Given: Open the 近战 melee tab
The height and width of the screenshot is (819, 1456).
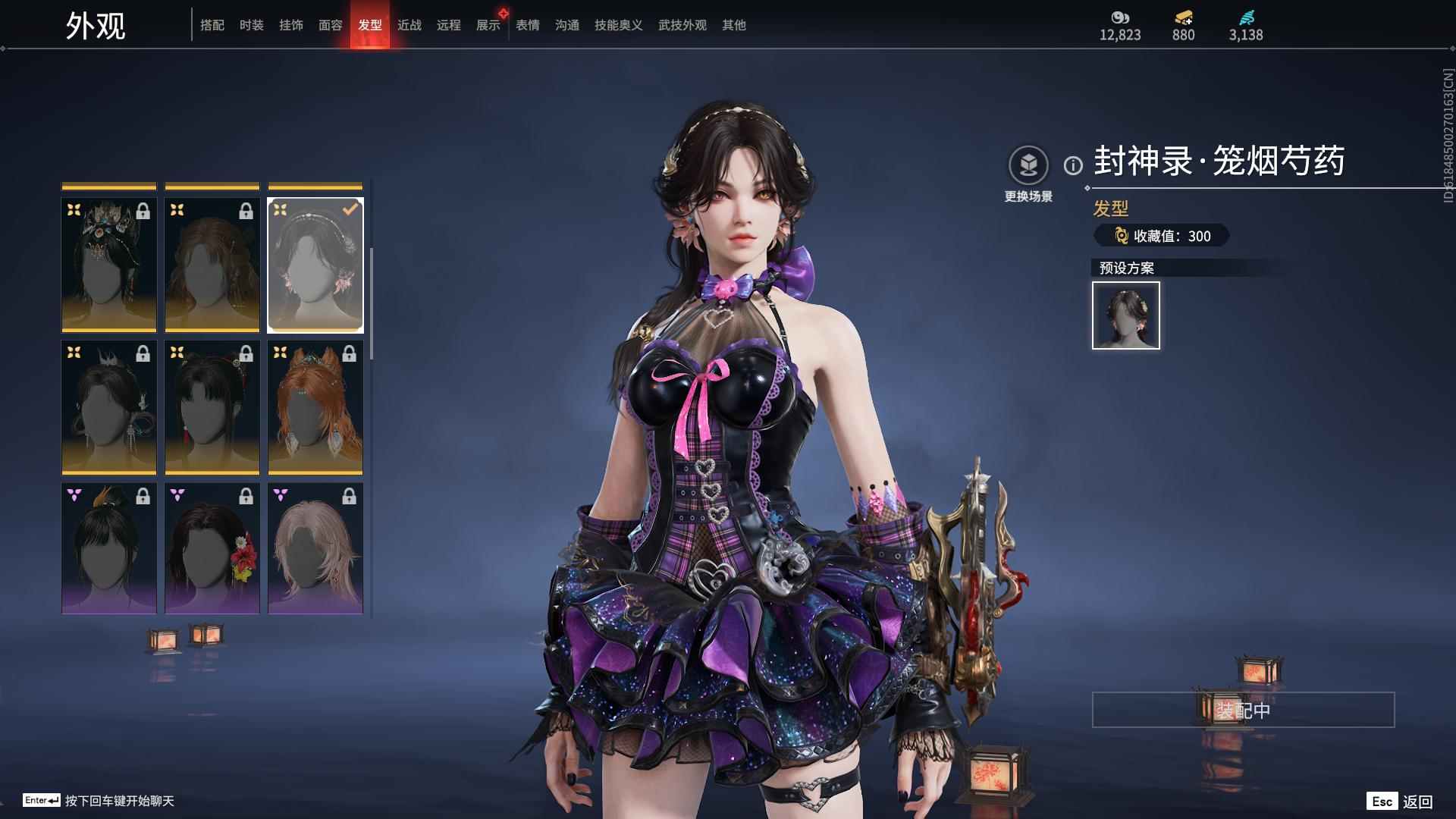Looking at the screenshot, I should 409,25.
